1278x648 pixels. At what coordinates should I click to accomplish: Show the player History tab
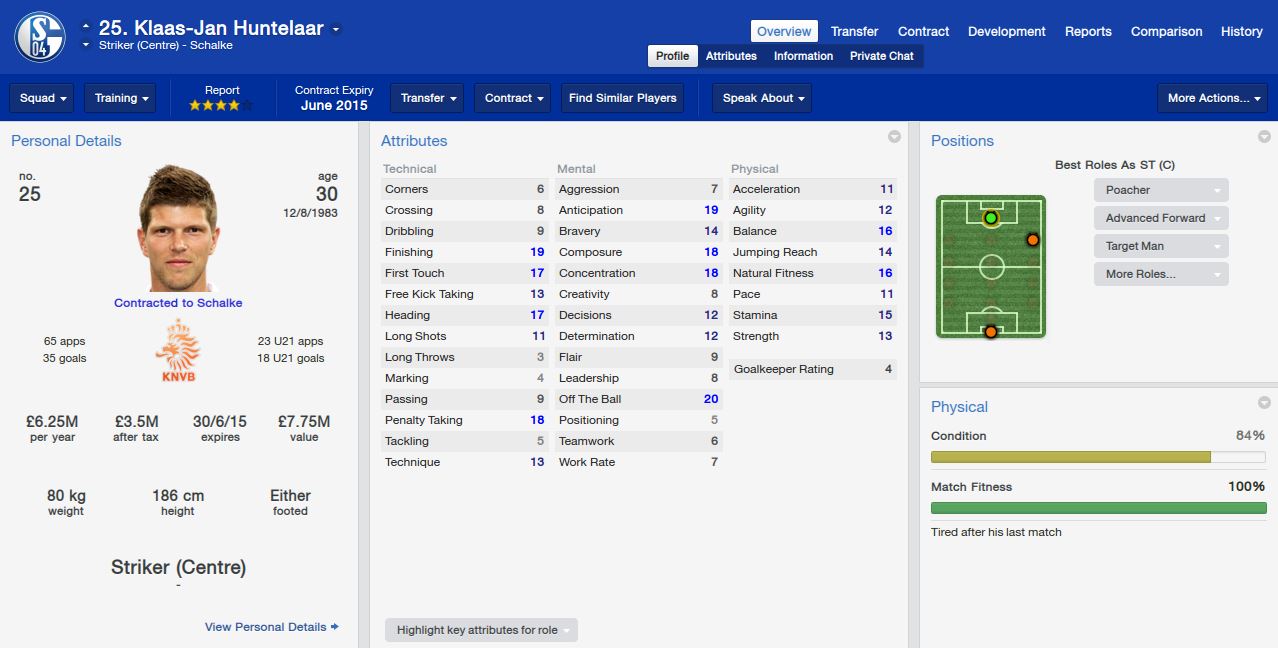click(1241, 31)
